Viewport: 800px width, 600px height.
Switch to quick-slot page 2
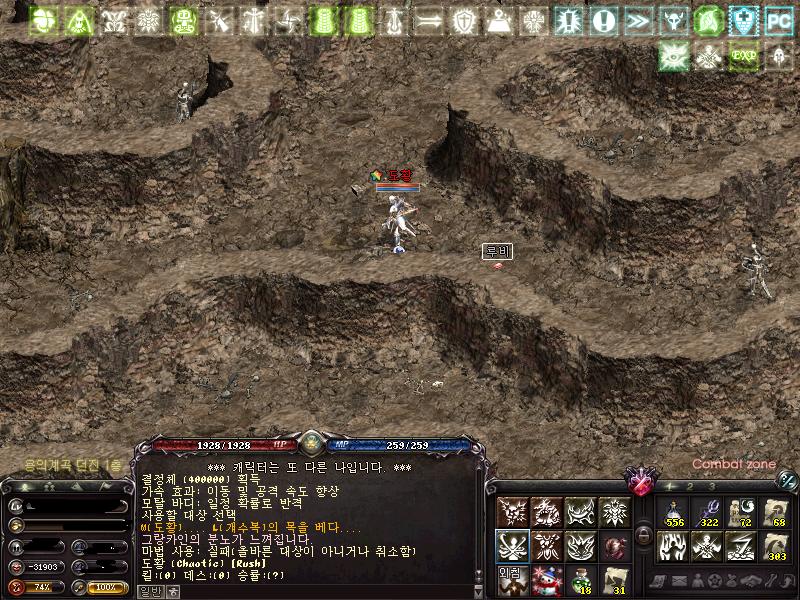click(688, 486)
